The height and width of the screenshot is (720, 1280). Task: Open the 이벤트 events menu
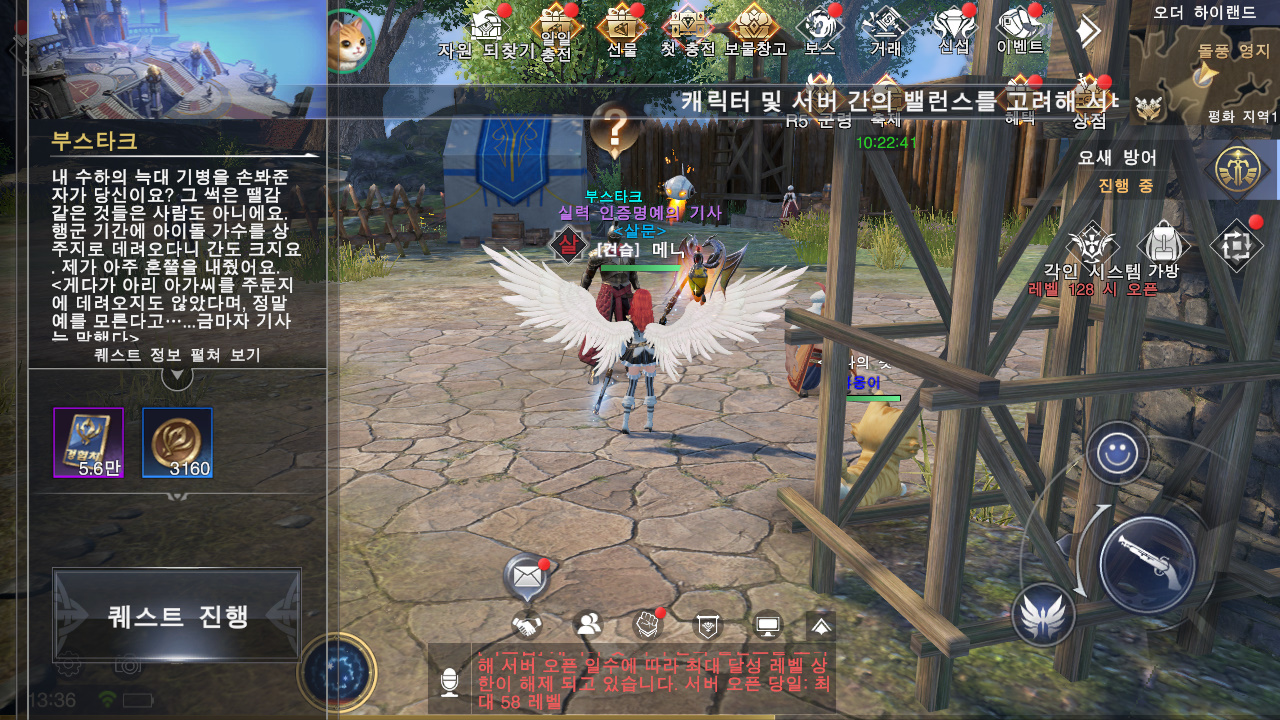[1020, 28]
